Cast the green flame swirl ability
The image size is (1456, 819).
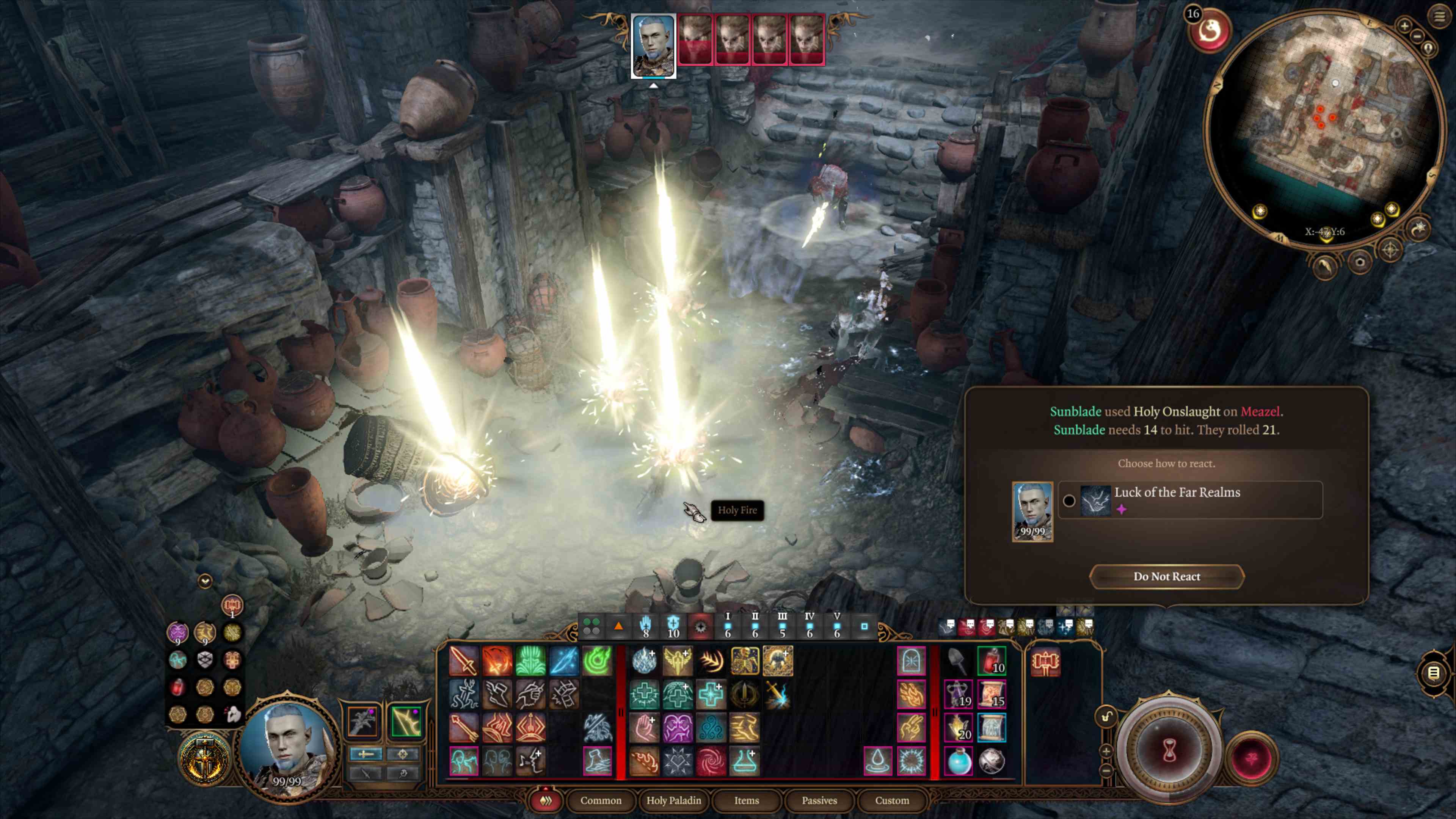point(597,661)
